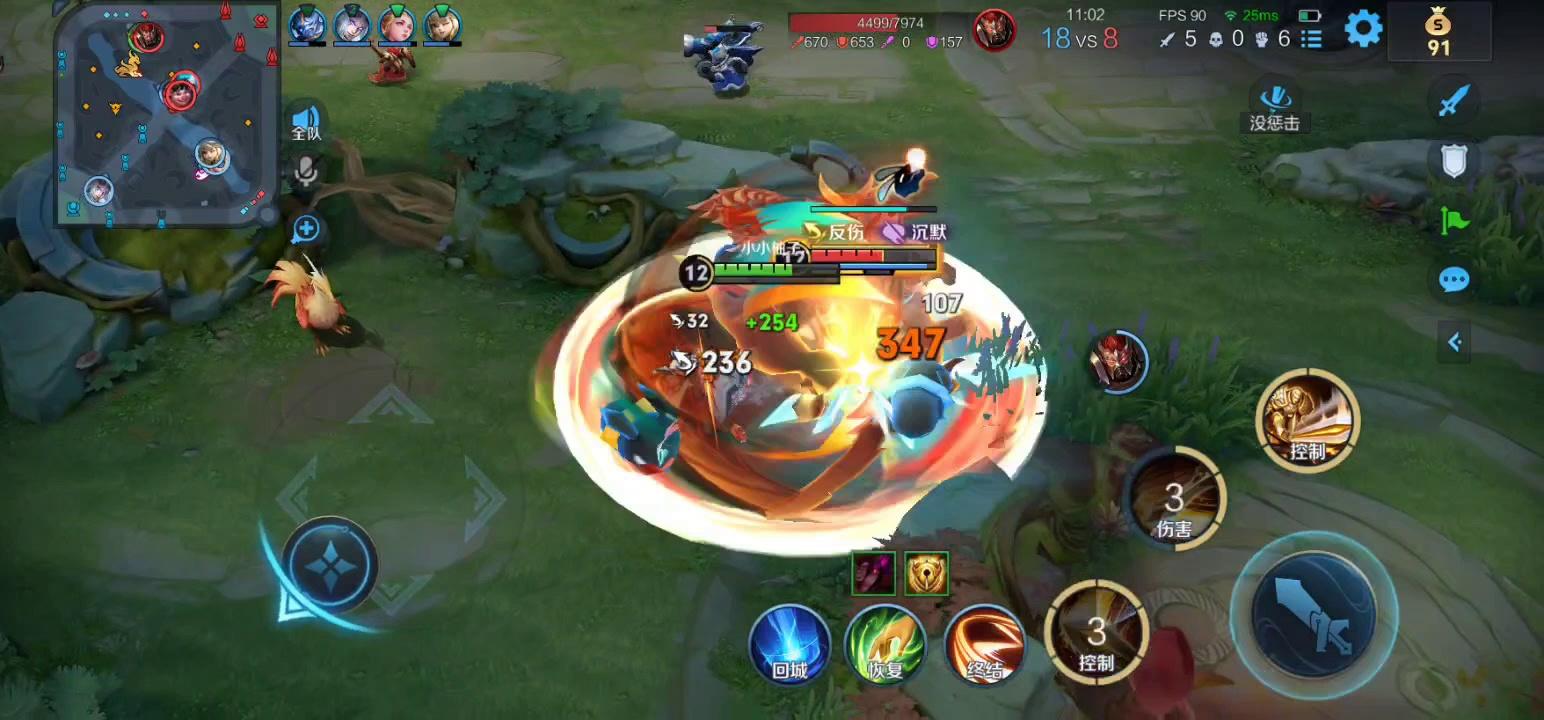Screen dimensions: 1544x720
Task: Open the scoreboard list icon
Action: click(x=1311, y=39)
